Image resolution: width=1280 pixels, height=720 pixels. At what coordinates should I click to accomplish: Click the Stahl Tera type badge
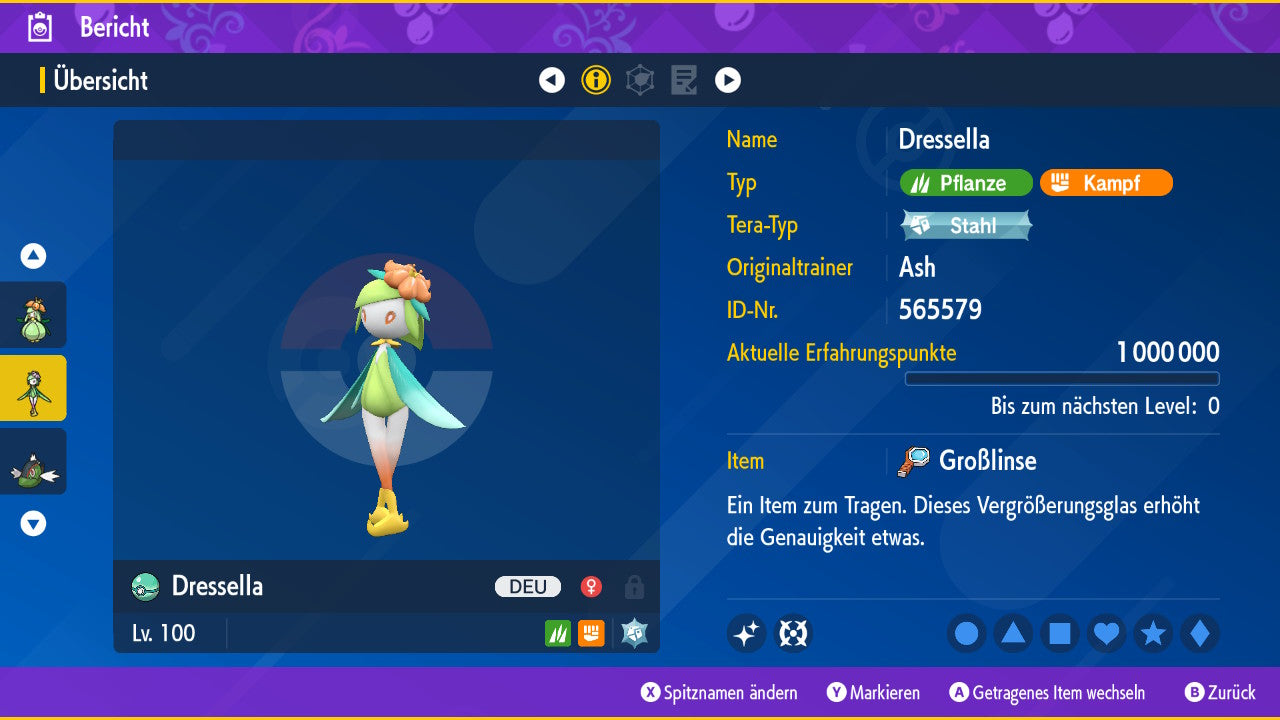coord(966,225)
